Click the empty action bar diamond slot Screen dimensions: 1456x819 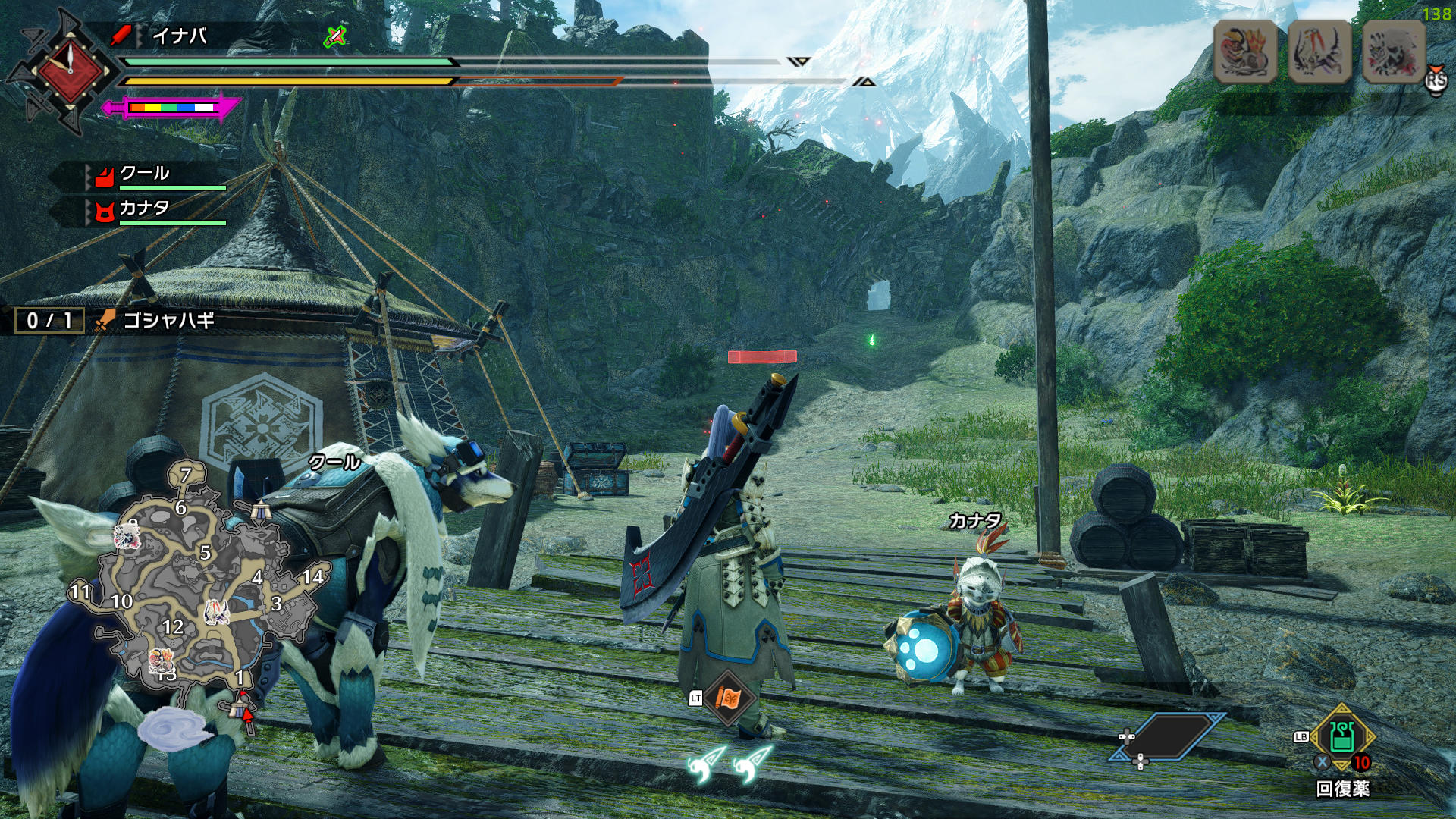1168,736
